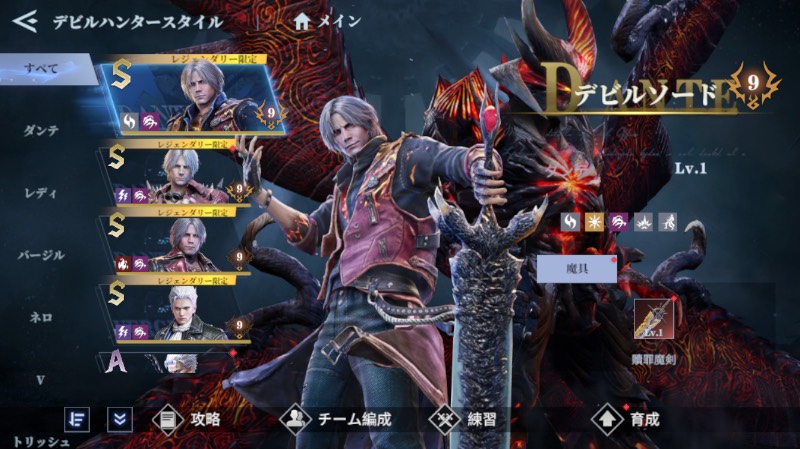800x449 pixels.
Task: Open the ネロ tab
Action: point(42,317)
